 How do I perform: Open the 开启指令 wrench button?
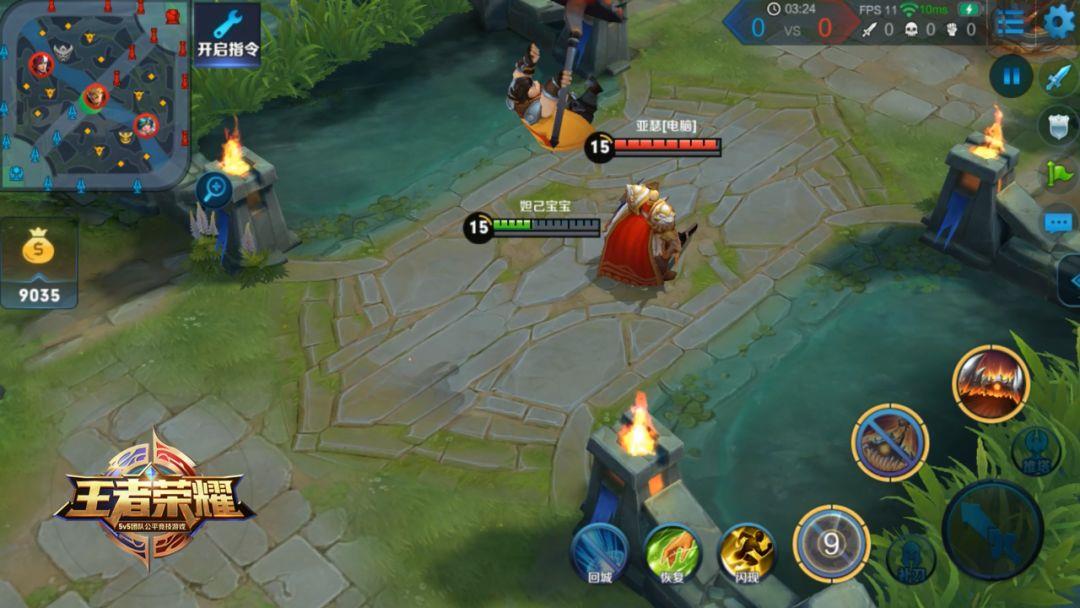pos(227,33)
